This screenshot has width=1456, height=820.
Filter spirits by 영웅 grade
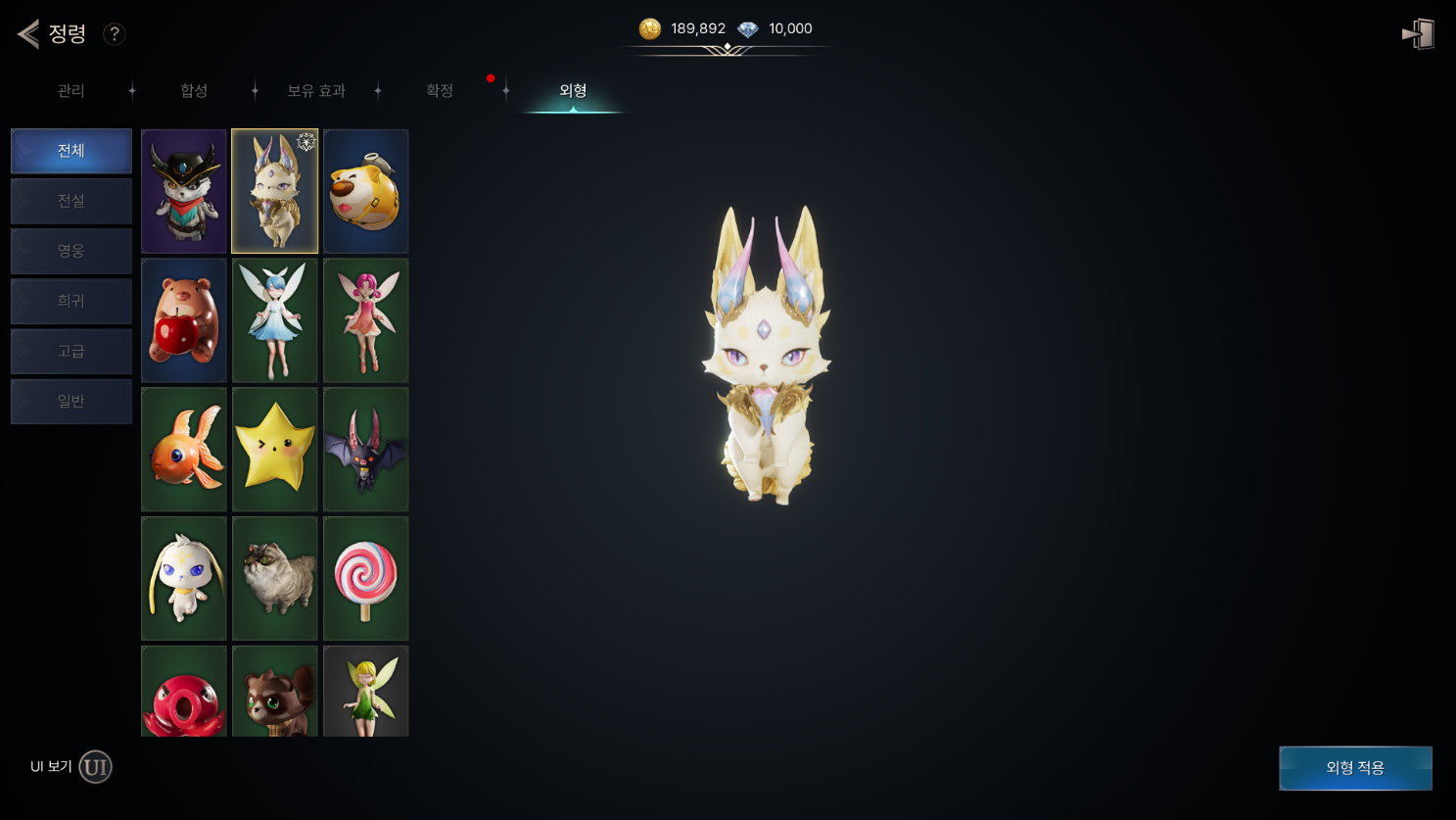point(71,251)
